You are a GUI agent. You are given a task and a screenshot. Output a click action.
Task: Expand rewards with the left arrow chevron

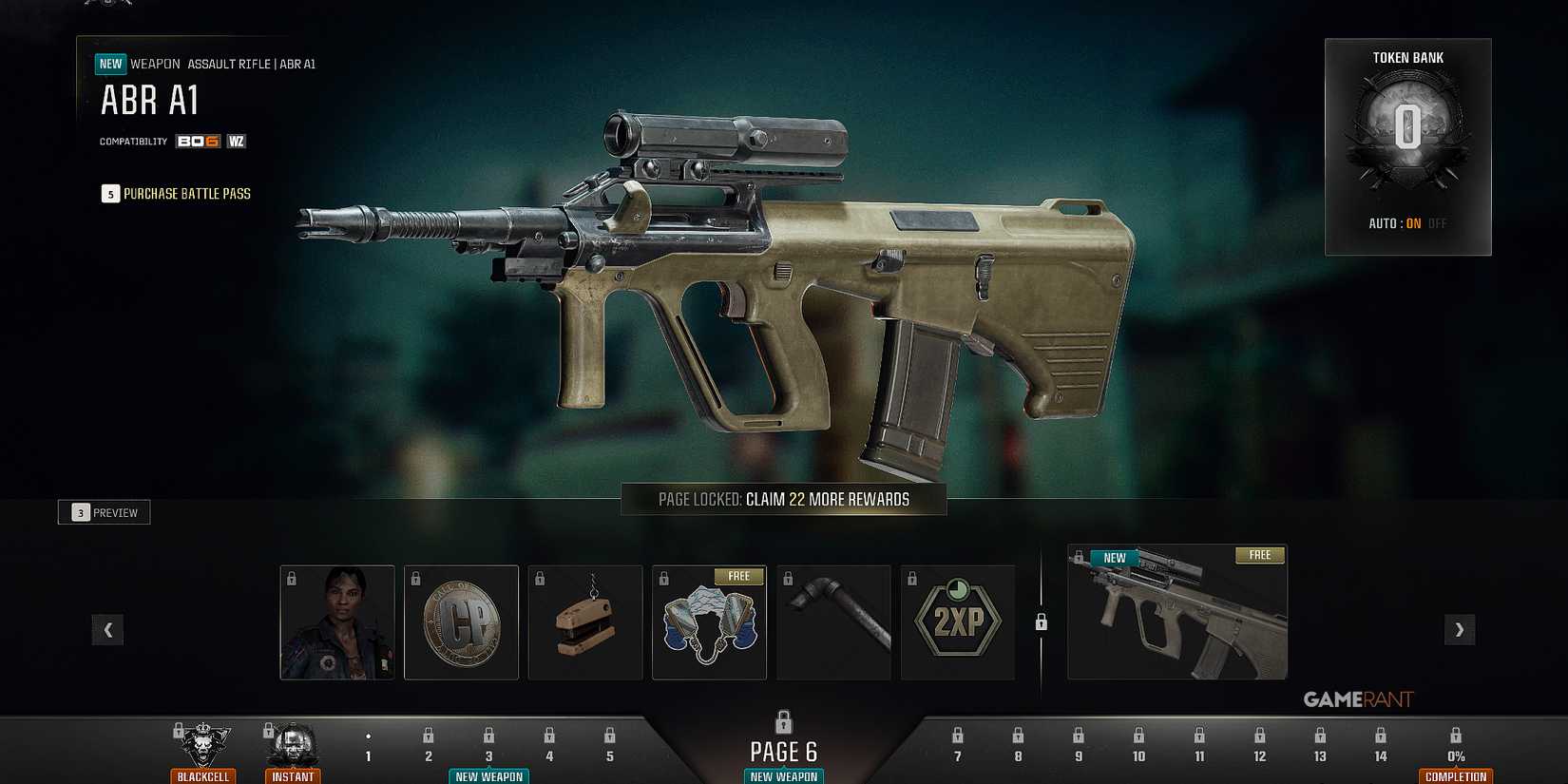click(107, 629)
